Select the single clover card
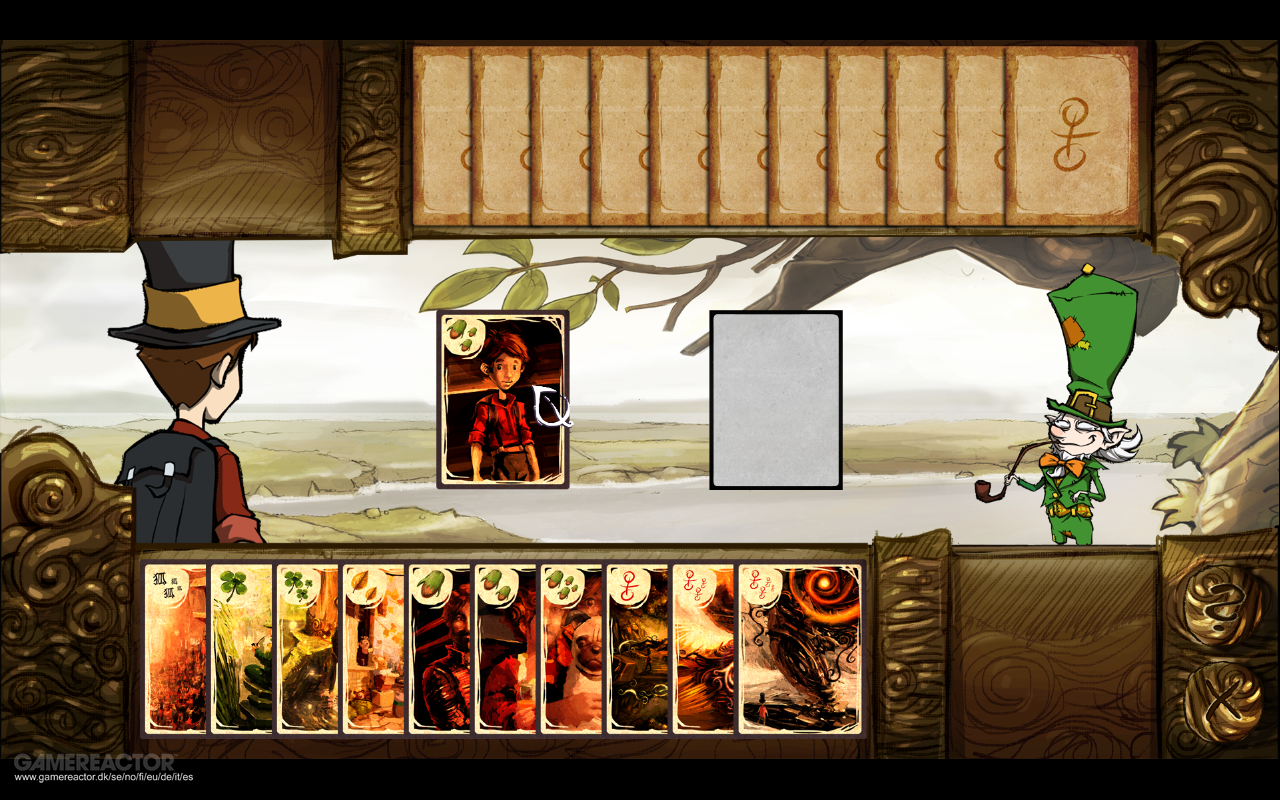The image size is (1280, 800). [x=241, y=650]
